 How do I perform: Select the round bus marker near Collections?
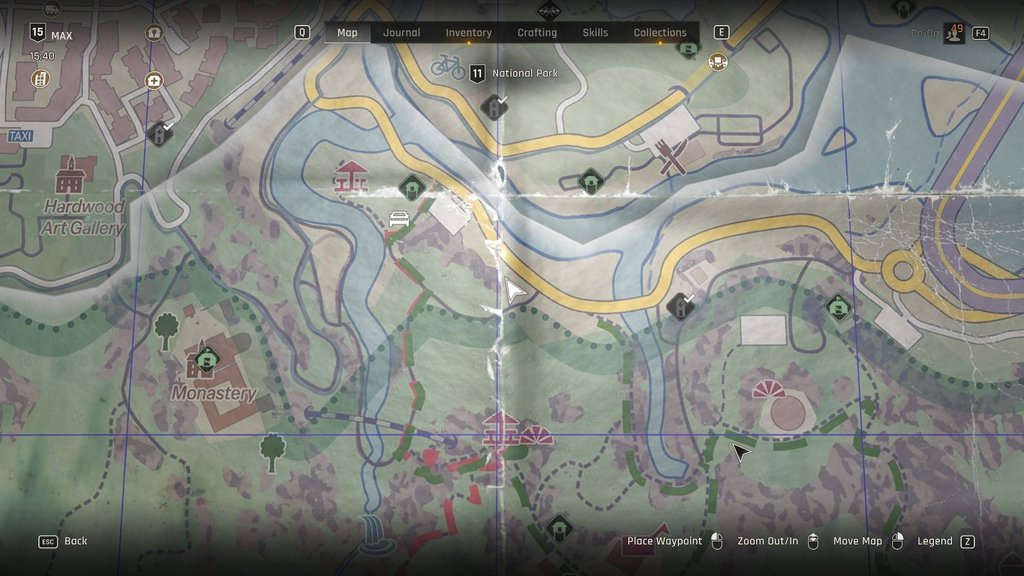tap(717, 62)
